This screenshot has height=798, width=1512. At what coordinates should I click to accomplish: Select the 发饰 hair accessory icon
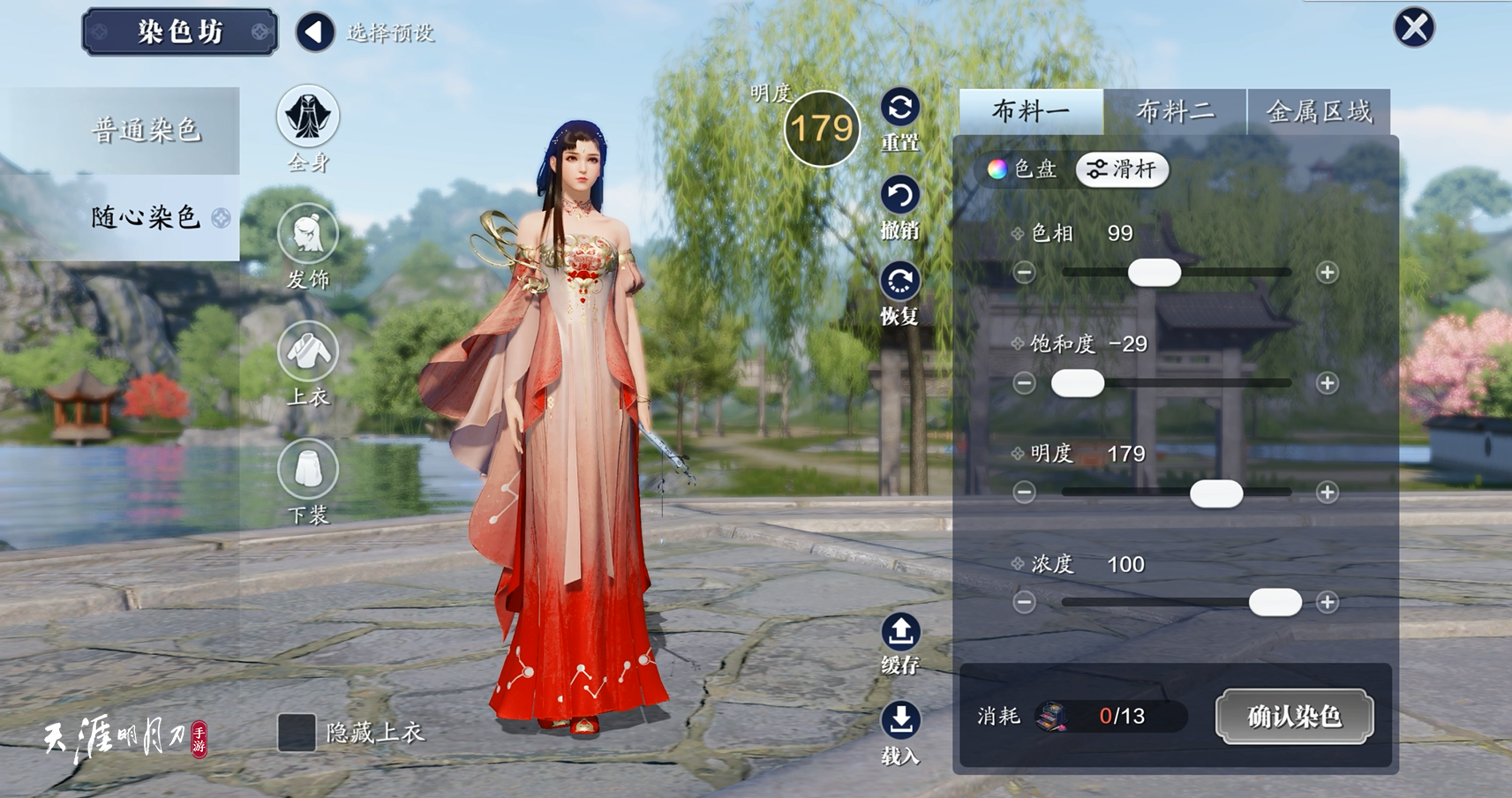click(x=308, y=235)
